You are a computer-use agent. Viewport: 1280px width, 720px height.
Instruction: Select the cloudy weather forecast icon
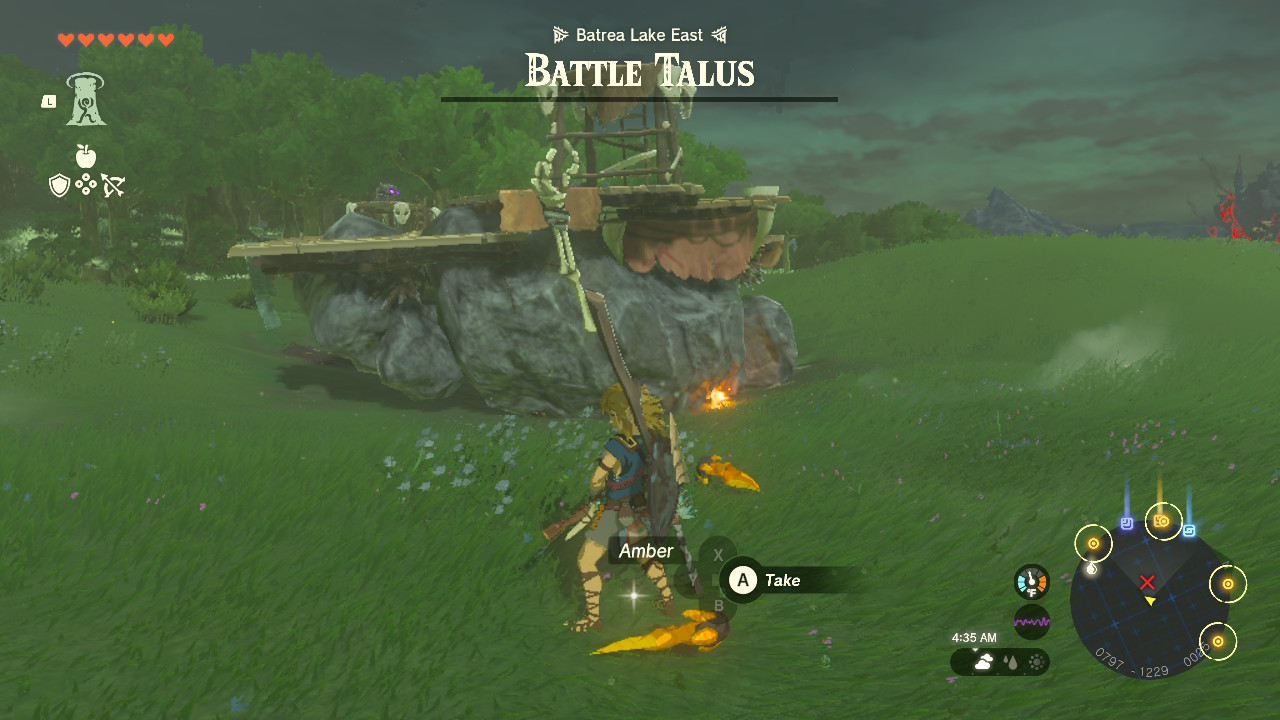(x=985, y=662)
